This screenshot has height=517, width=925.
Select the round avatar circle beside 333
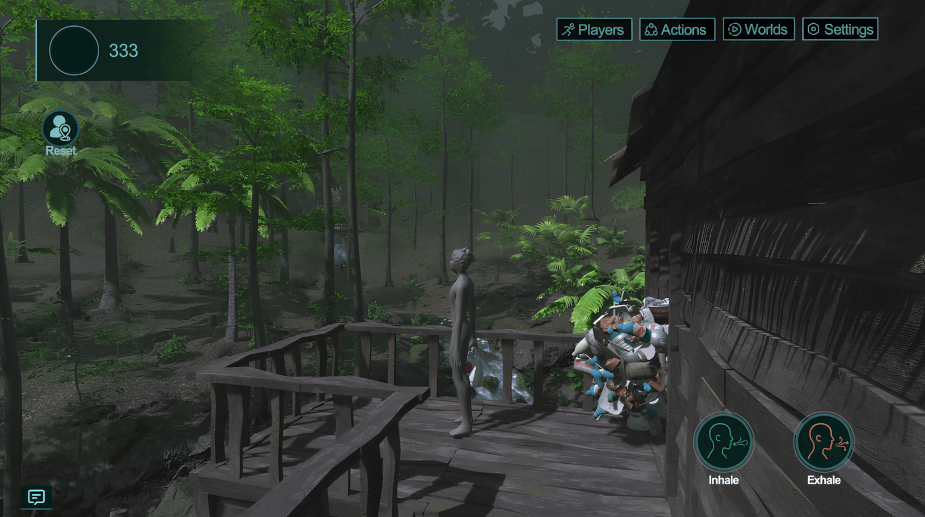[74, 51]
